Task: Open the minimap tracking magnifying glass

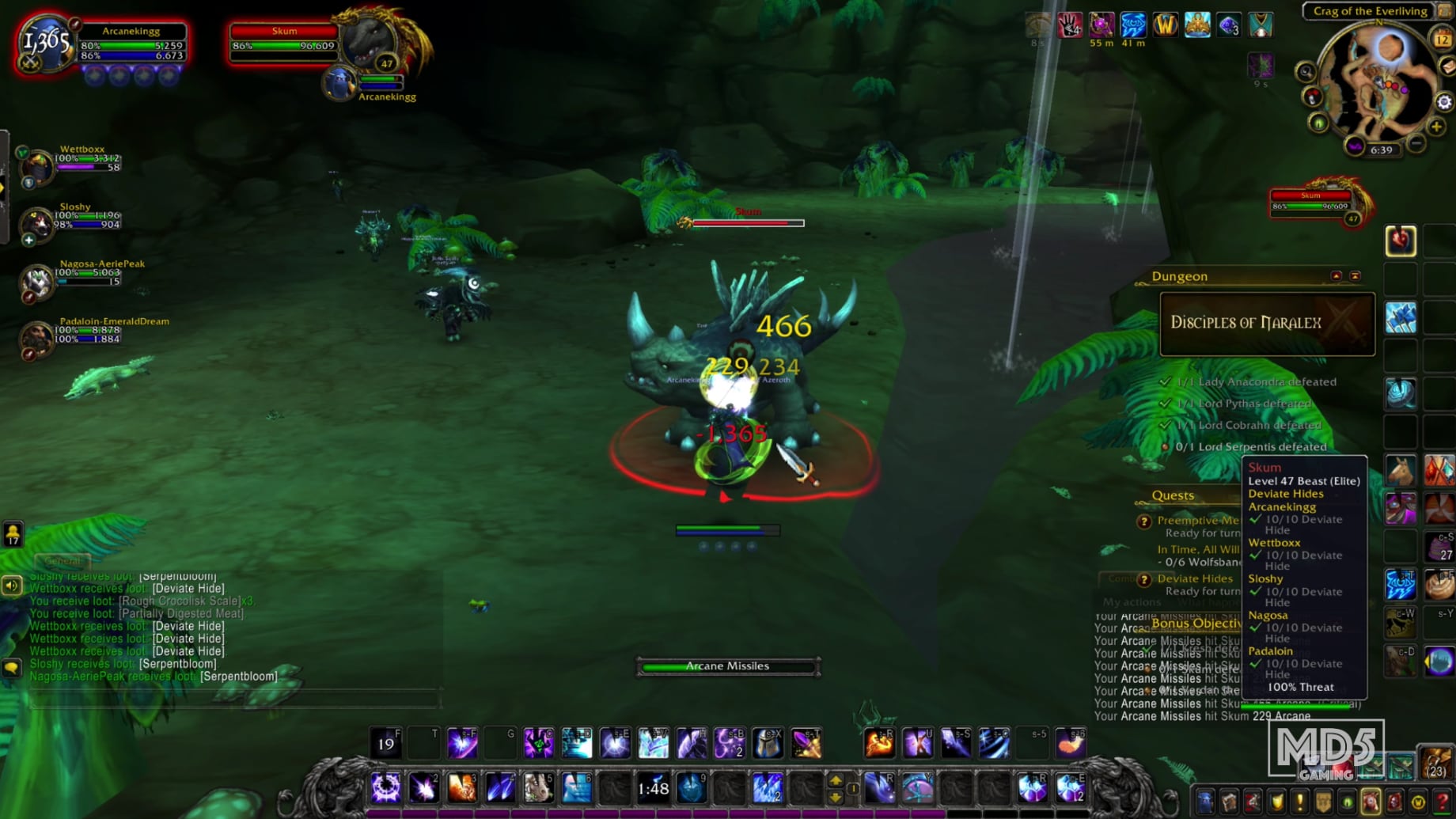Action: [1306, 71]
